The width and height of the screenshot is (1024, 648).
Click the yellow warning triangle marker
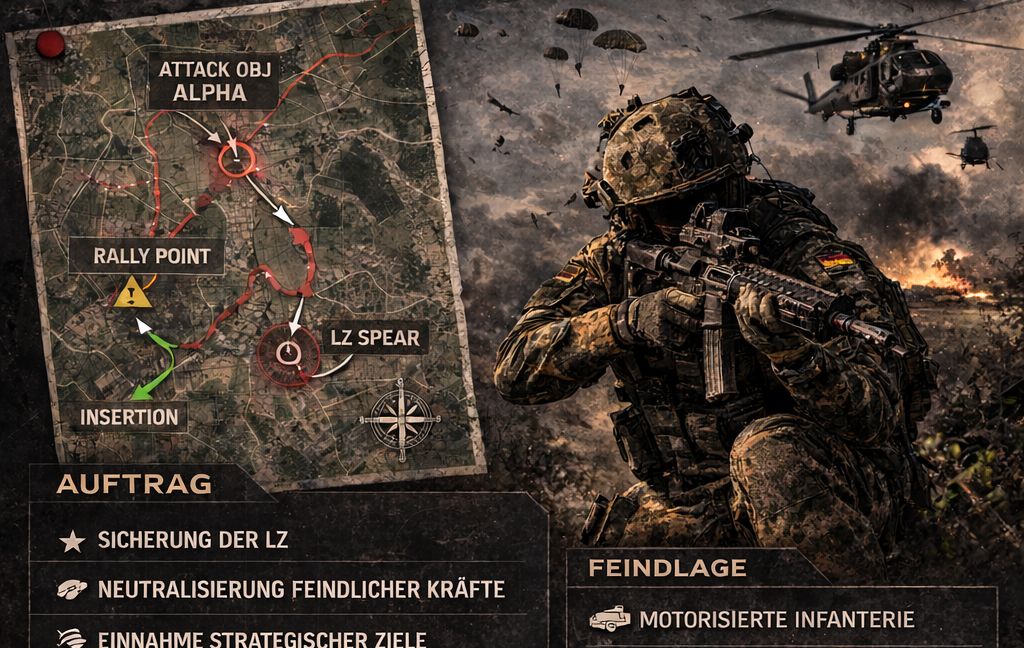[x=133, y=293]
